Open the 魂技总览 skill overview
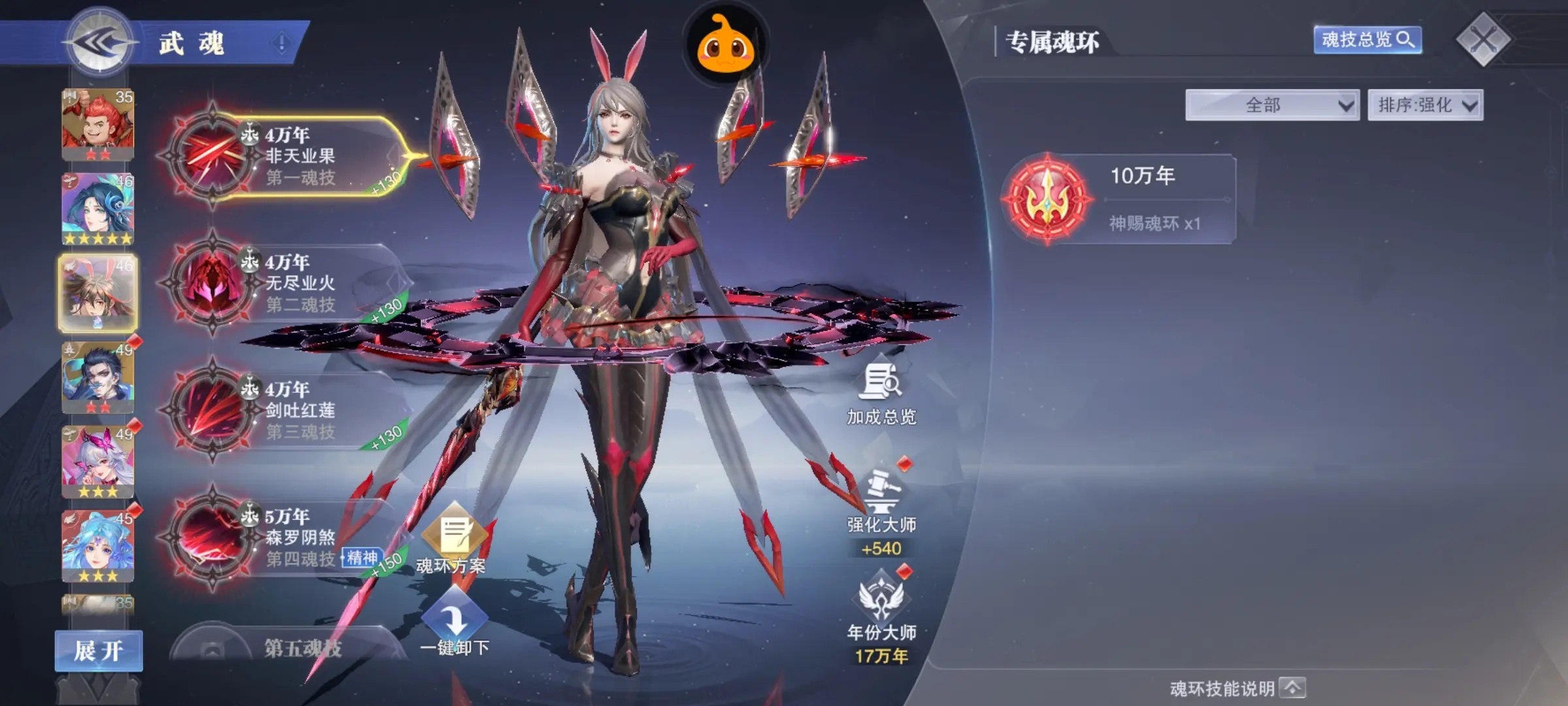This screenshot has height=706, width=1568. click(x=1367, y=41)
